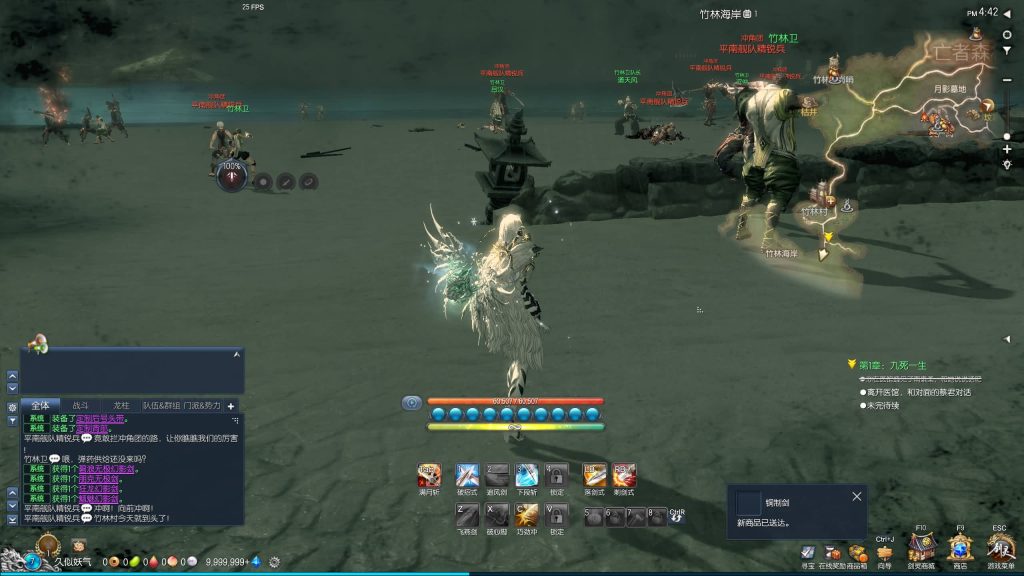Activate the 巧劲冲 skill
This screenshot has width=1024, height=576.
click(527, 515)
